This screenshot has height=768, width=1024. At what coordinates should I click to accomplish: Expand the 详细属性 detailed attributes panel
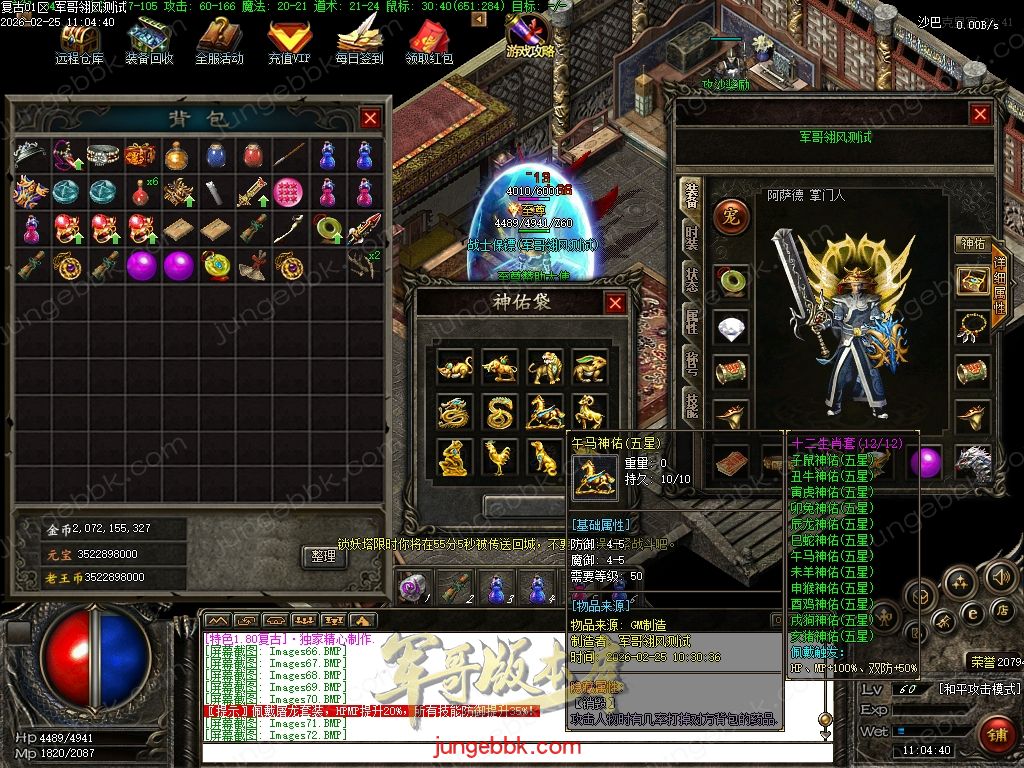[999, 287]
